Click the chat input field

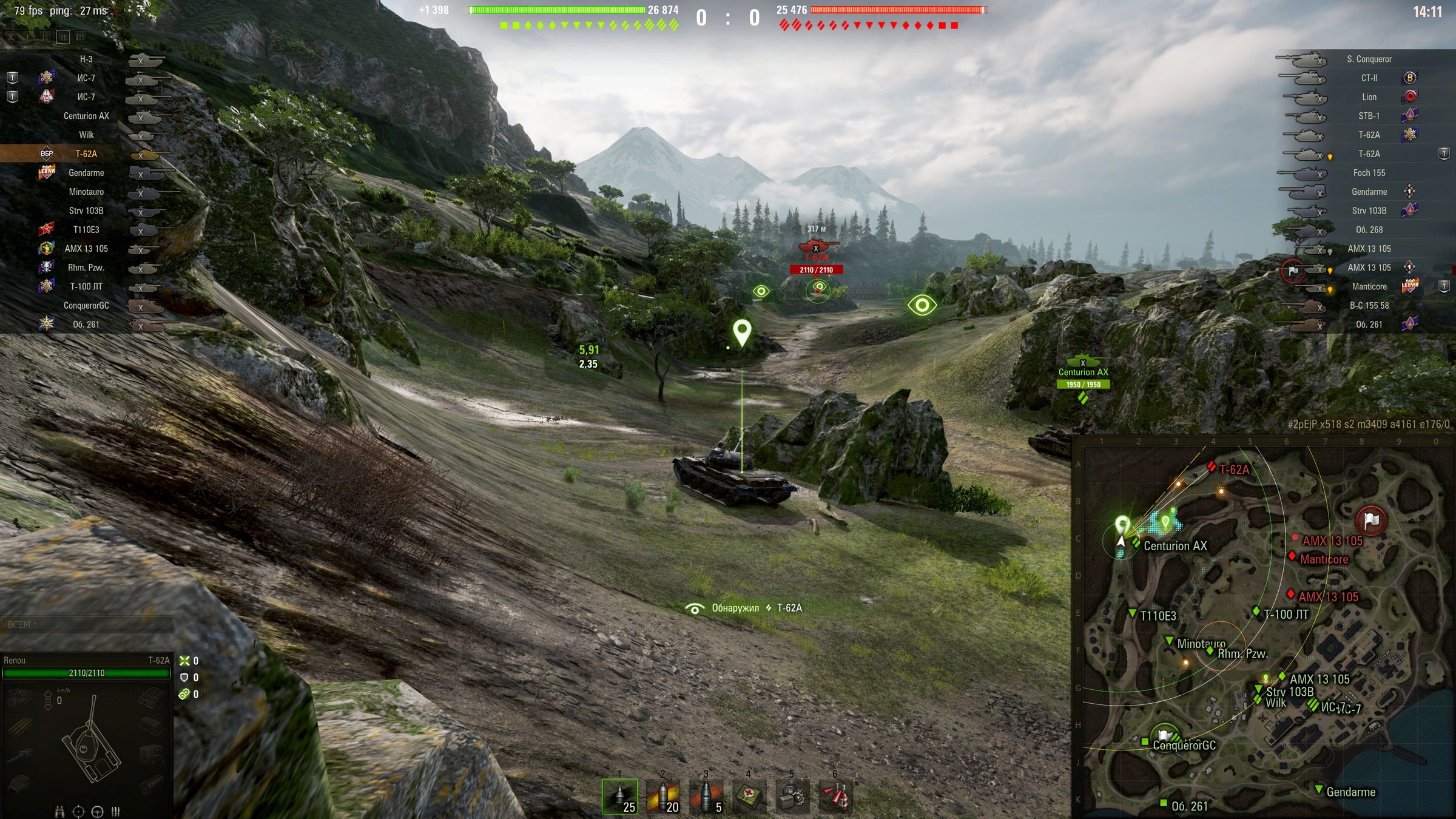pos(87,624)
